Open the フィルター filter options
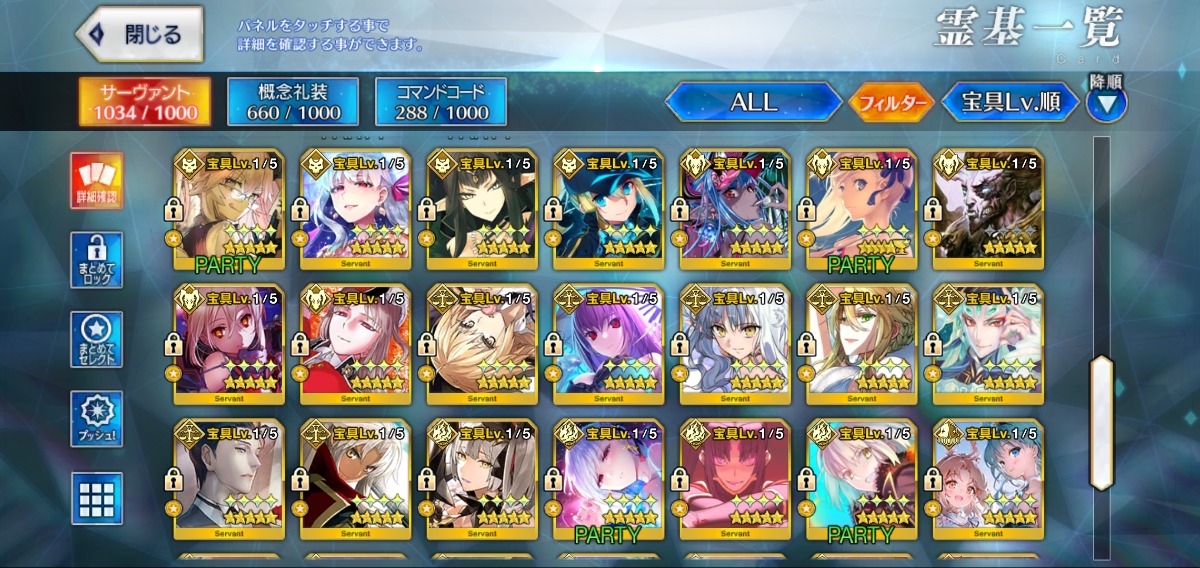Screen dimensions: 1200x568 click(891, 102)
